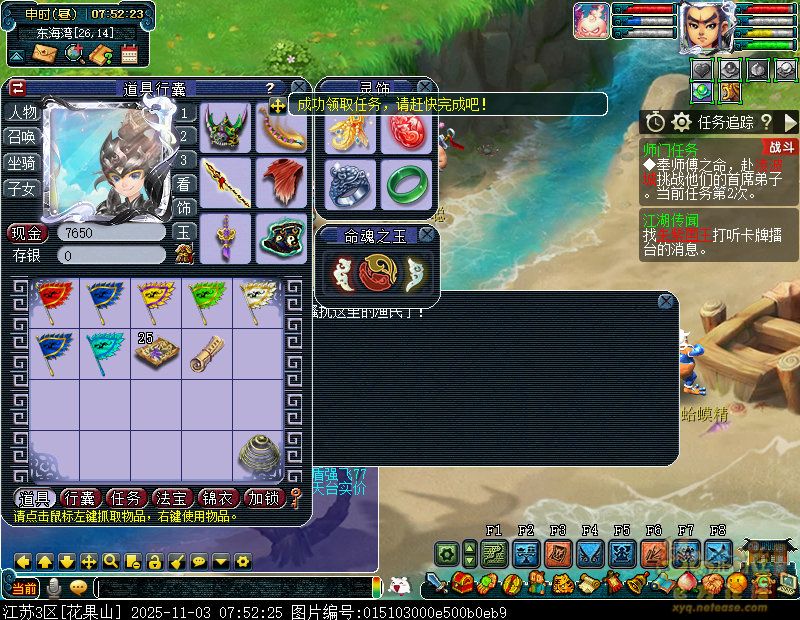Open the 任务追踪 tracker settings gear
The width and height of the screenshot is (800, 620).
coord(682,122)
